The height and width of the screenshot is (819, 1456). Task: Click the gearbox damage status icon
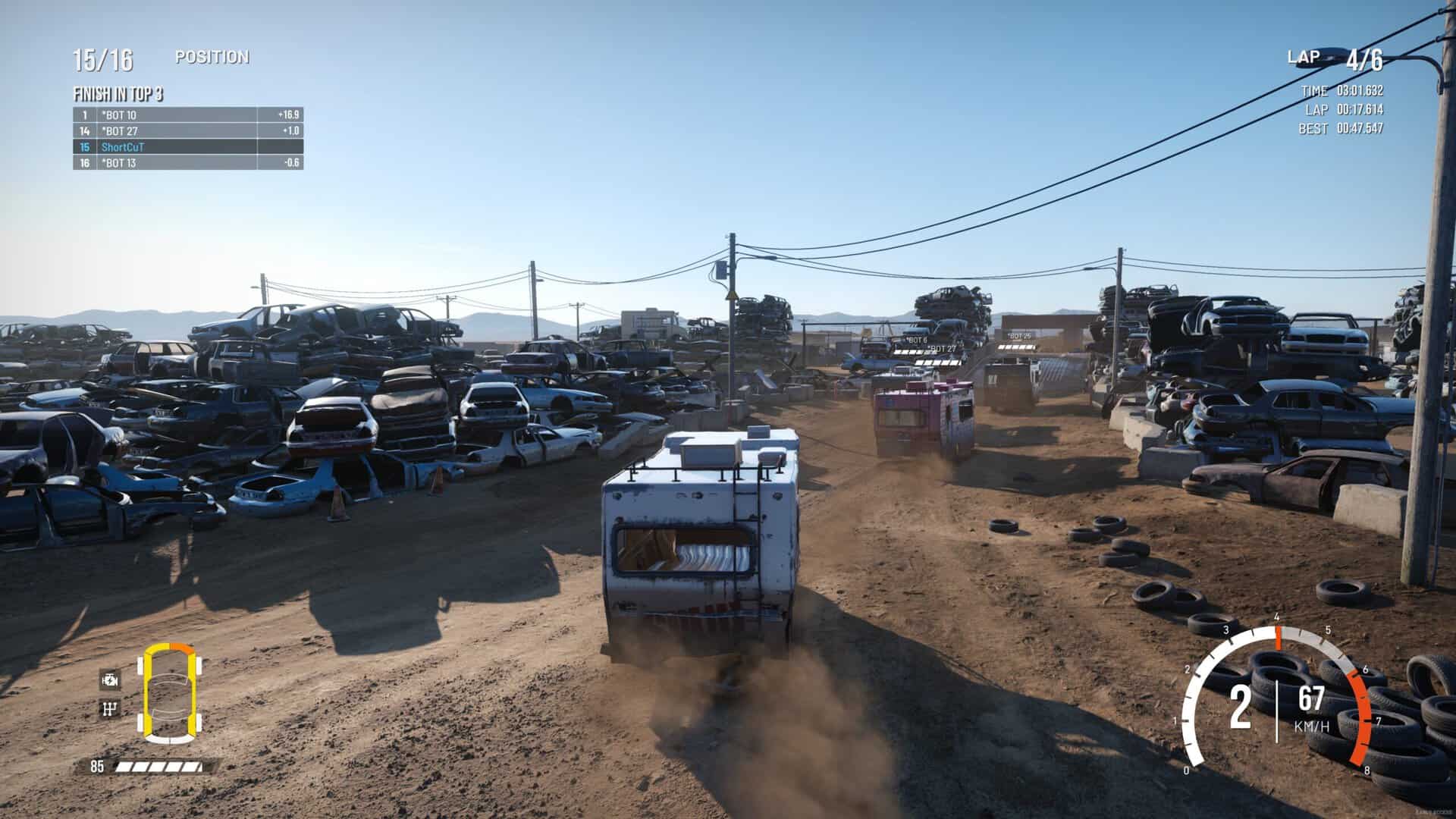pyautogui.click(x=110, y=709)
